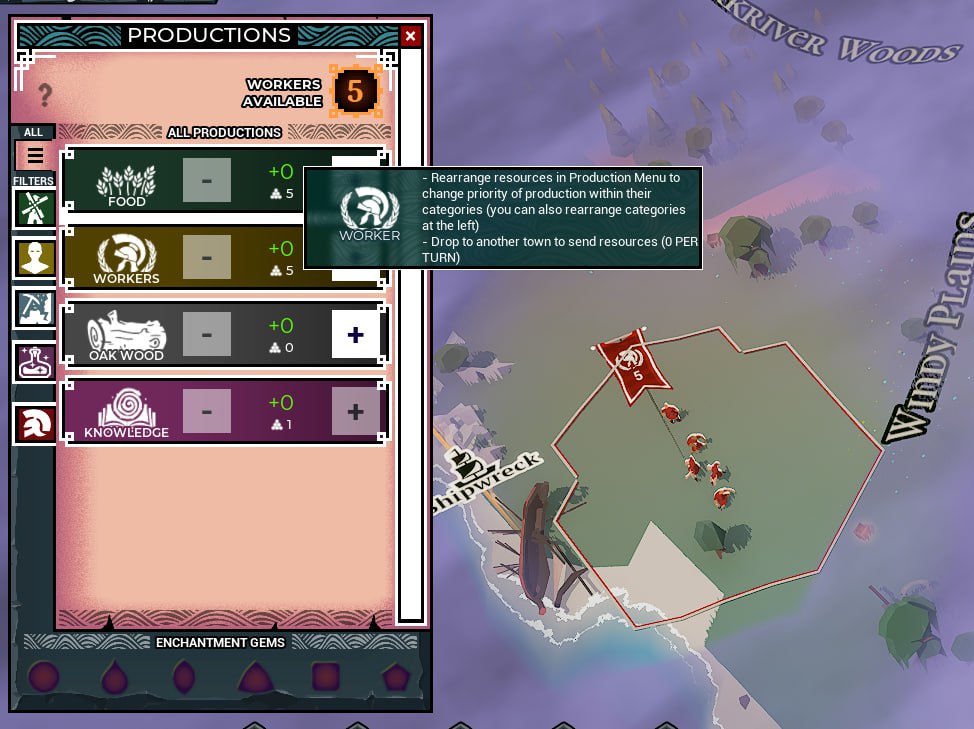Reduce Oak Wood worker count

coord(207,334)
